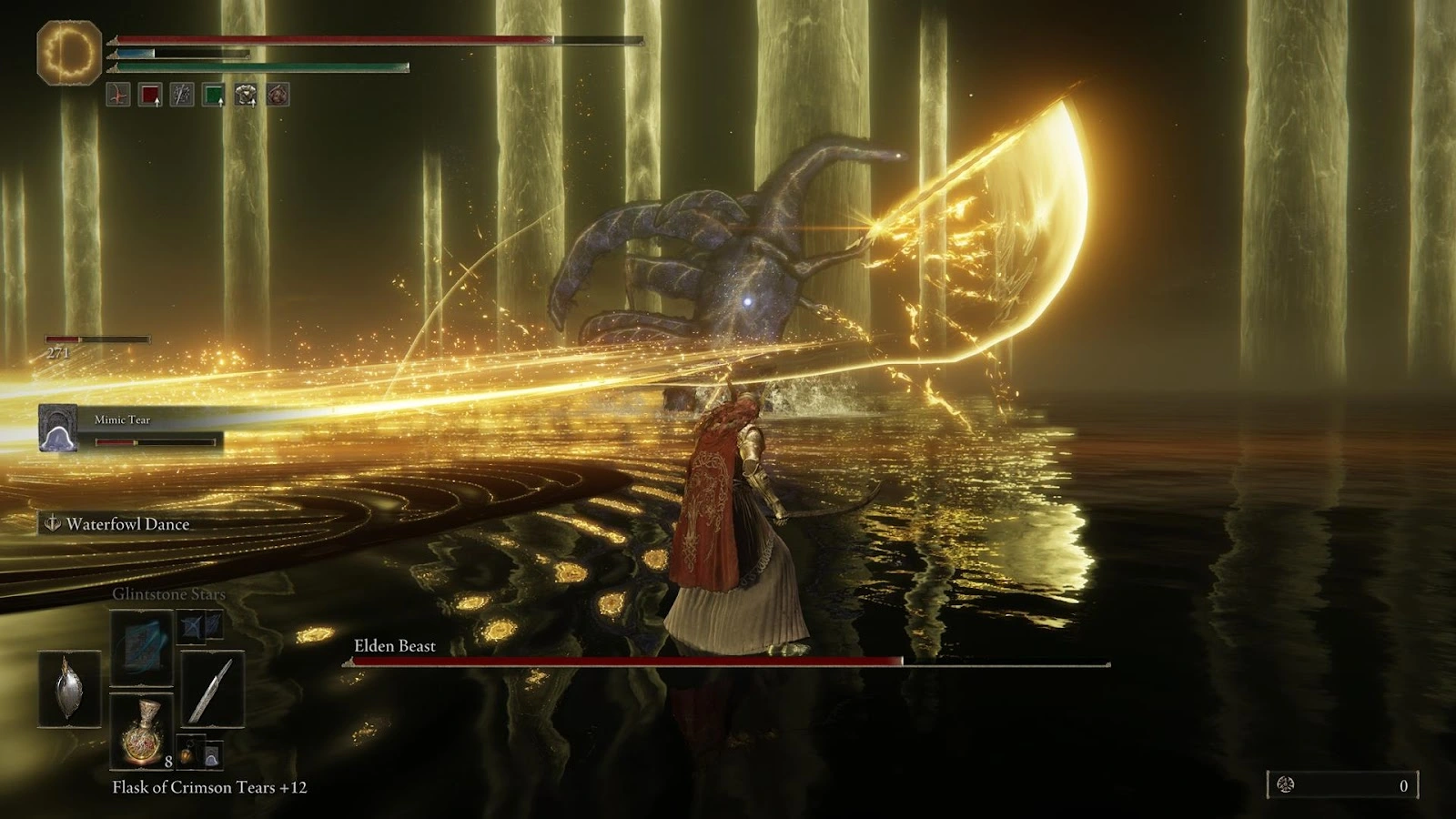Use the Flask of Crimson Tears slot
Image resolution: width=1456 pixels, height=819 pixels.
(x=142, y=730)
